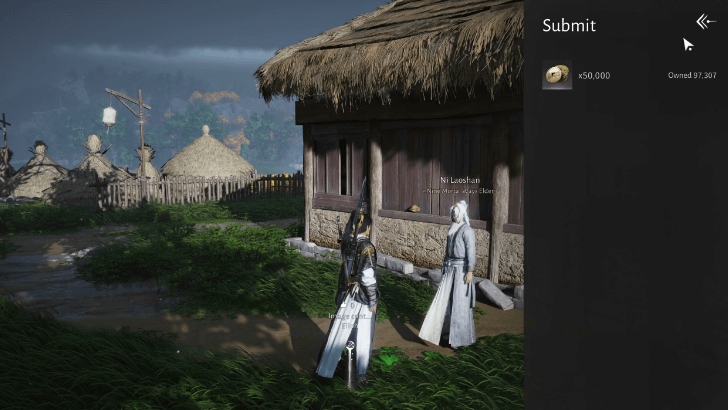Close the Submit panel with back arrow
Viewport: 728px width, 410px height.
(706, 22)
